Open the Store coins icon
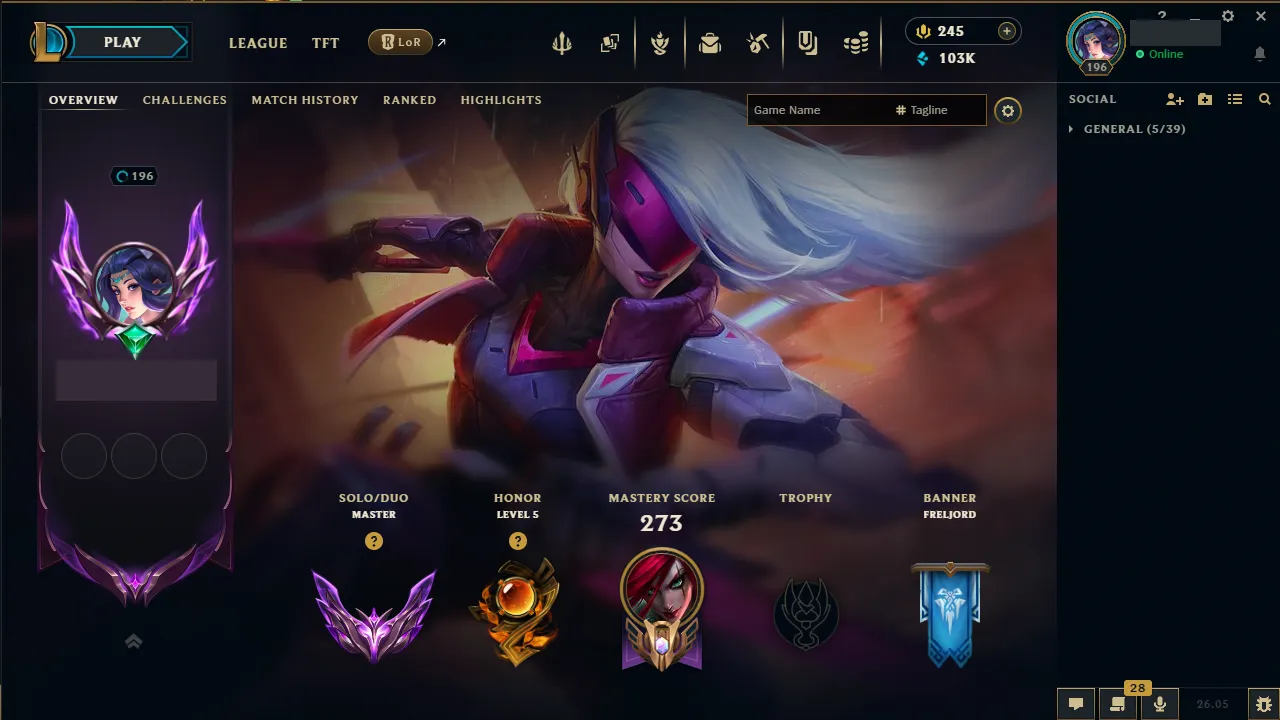This screenshot has height=720, width=1280. pos(856,42)
